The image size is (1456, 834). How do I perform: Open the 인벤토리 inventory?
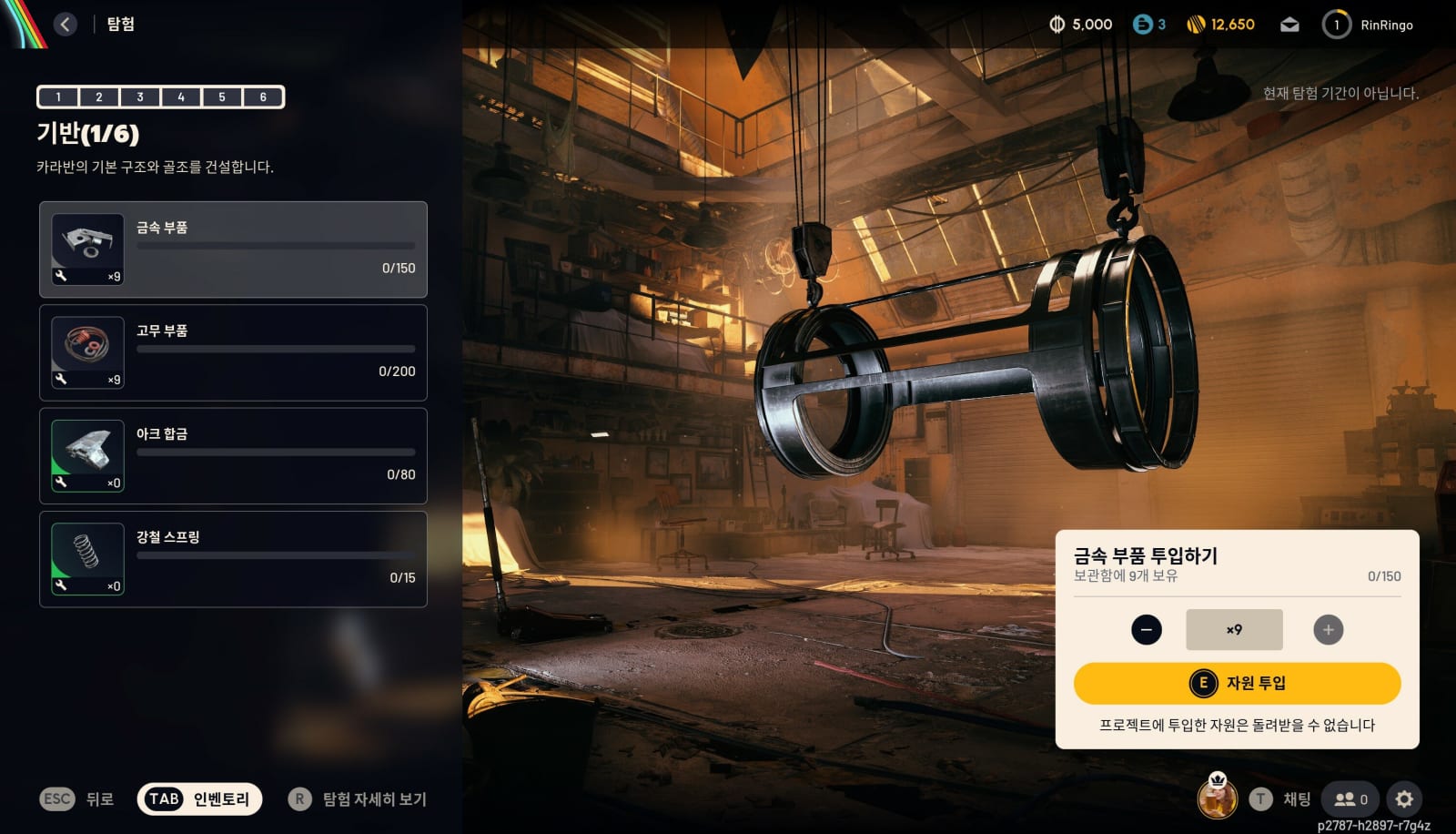coord(199,798)
